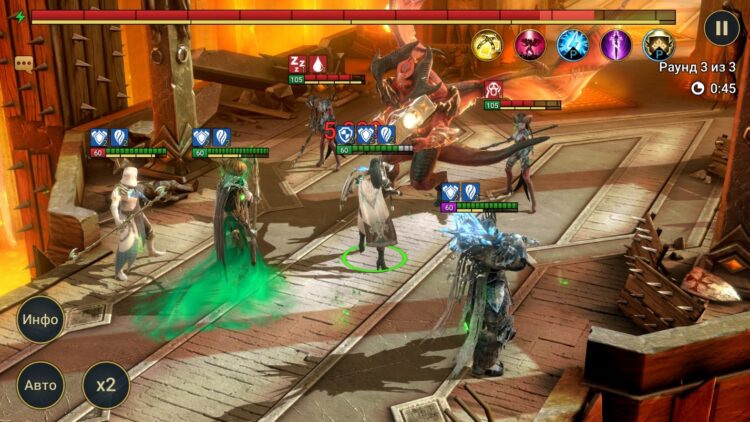The image size is (750, 422).
Task: Open the Инфо battle info panel
Action: coord(41,320)
